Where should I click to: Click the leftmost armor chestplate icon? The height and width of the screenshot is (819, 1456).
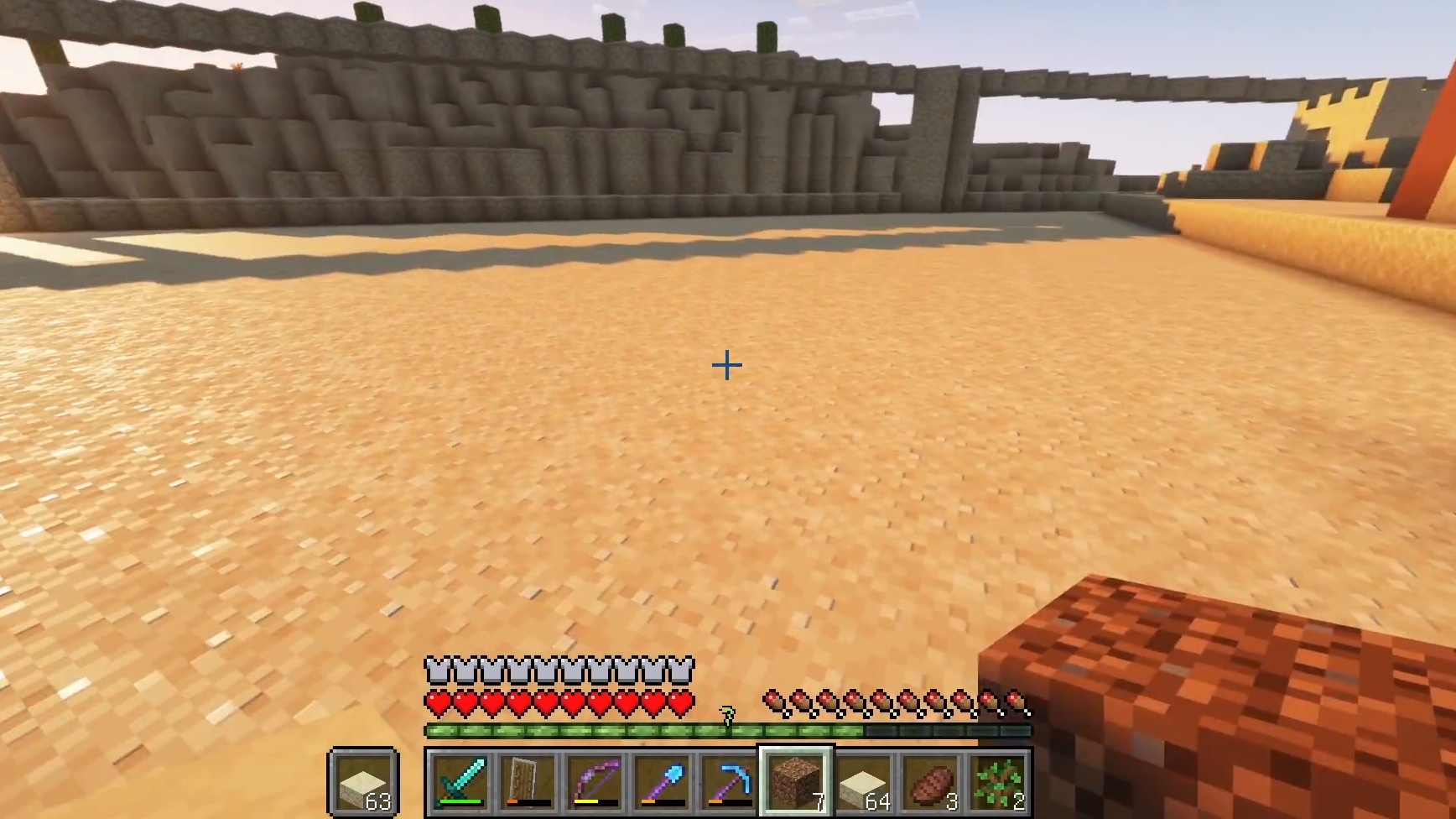436,668
